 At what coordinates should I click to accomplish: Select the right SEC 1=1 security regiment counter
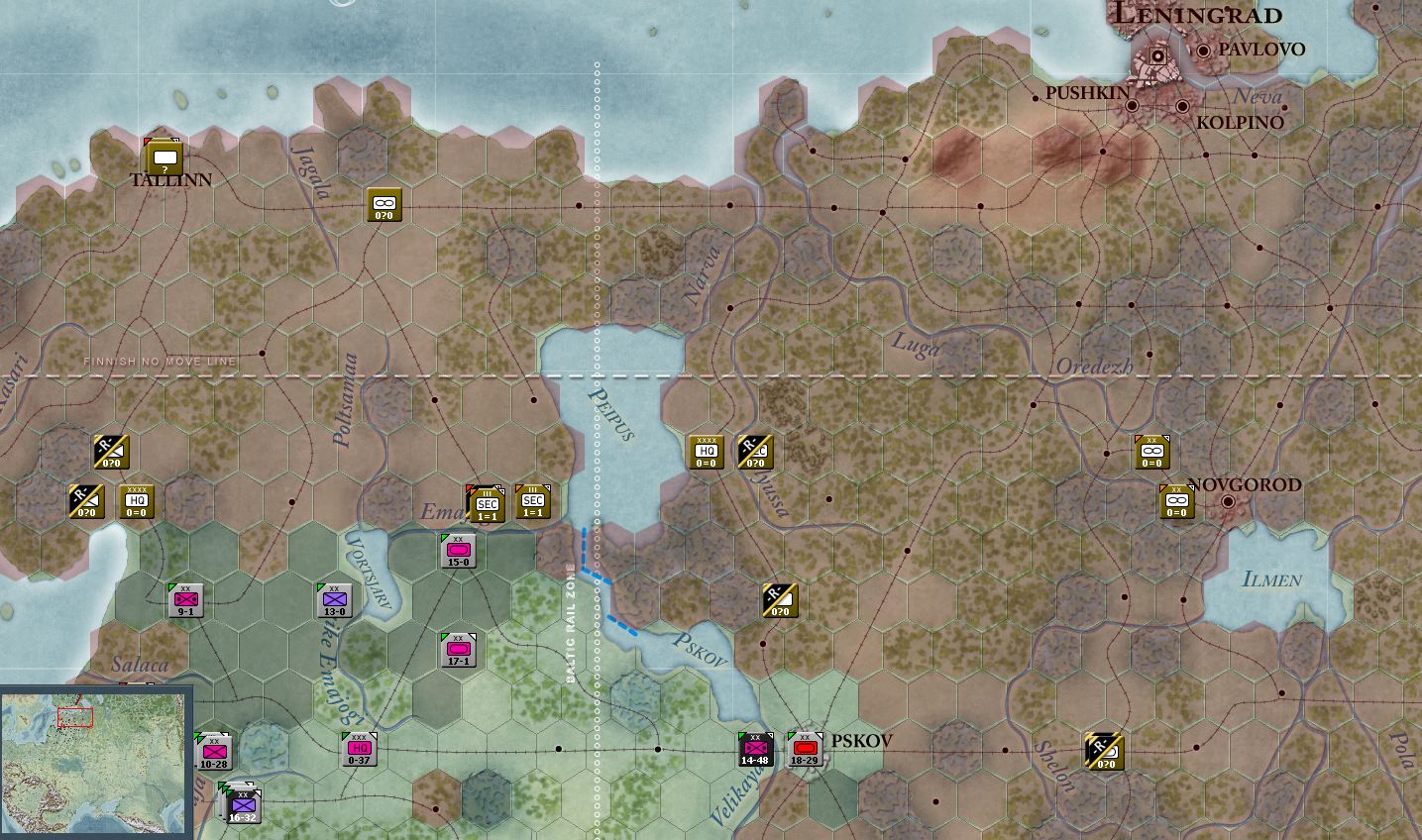tap(534, 501)
